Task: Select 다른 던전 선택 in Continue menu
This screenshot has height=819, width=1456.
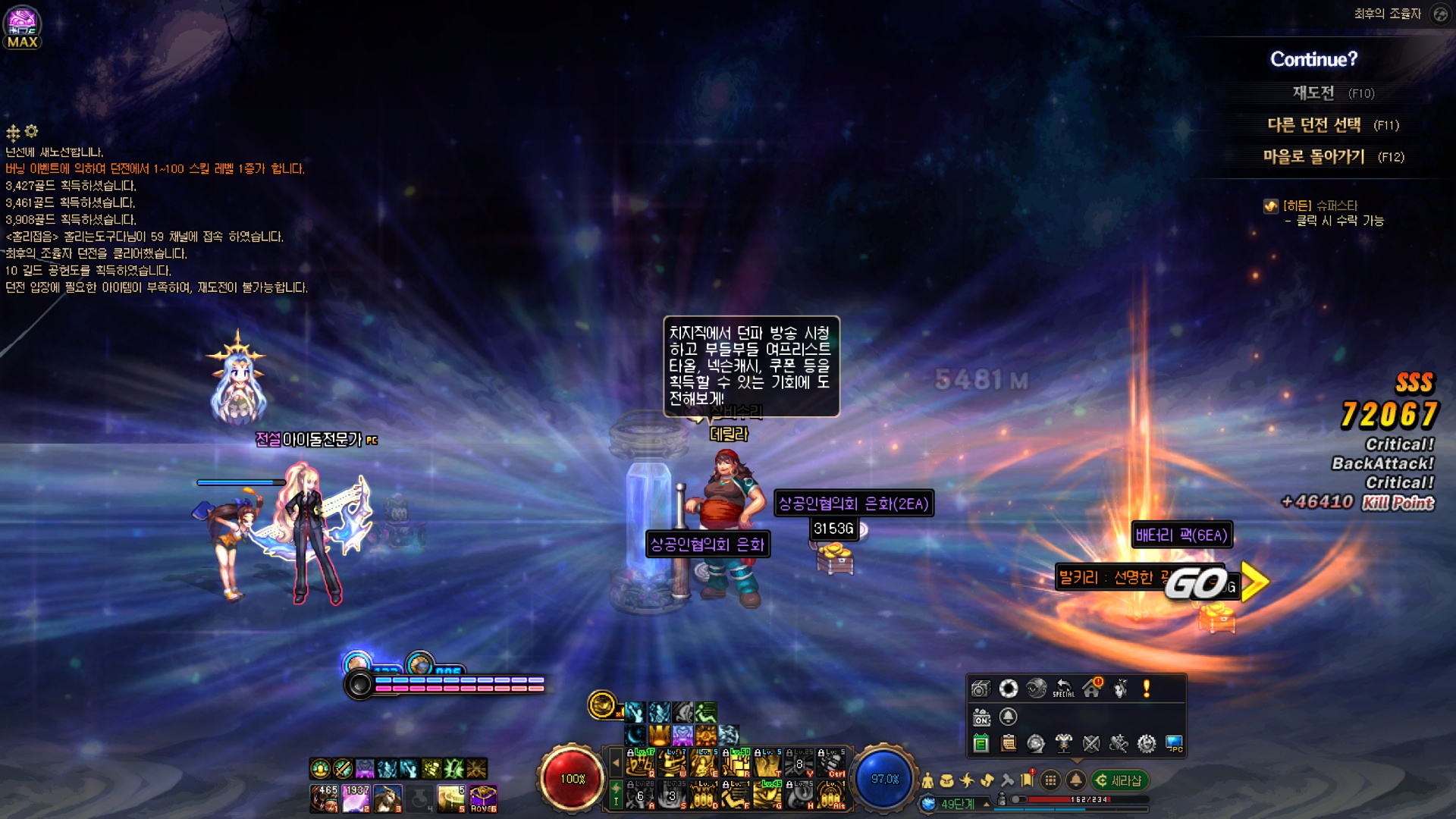Action: tap(1314, 125)
